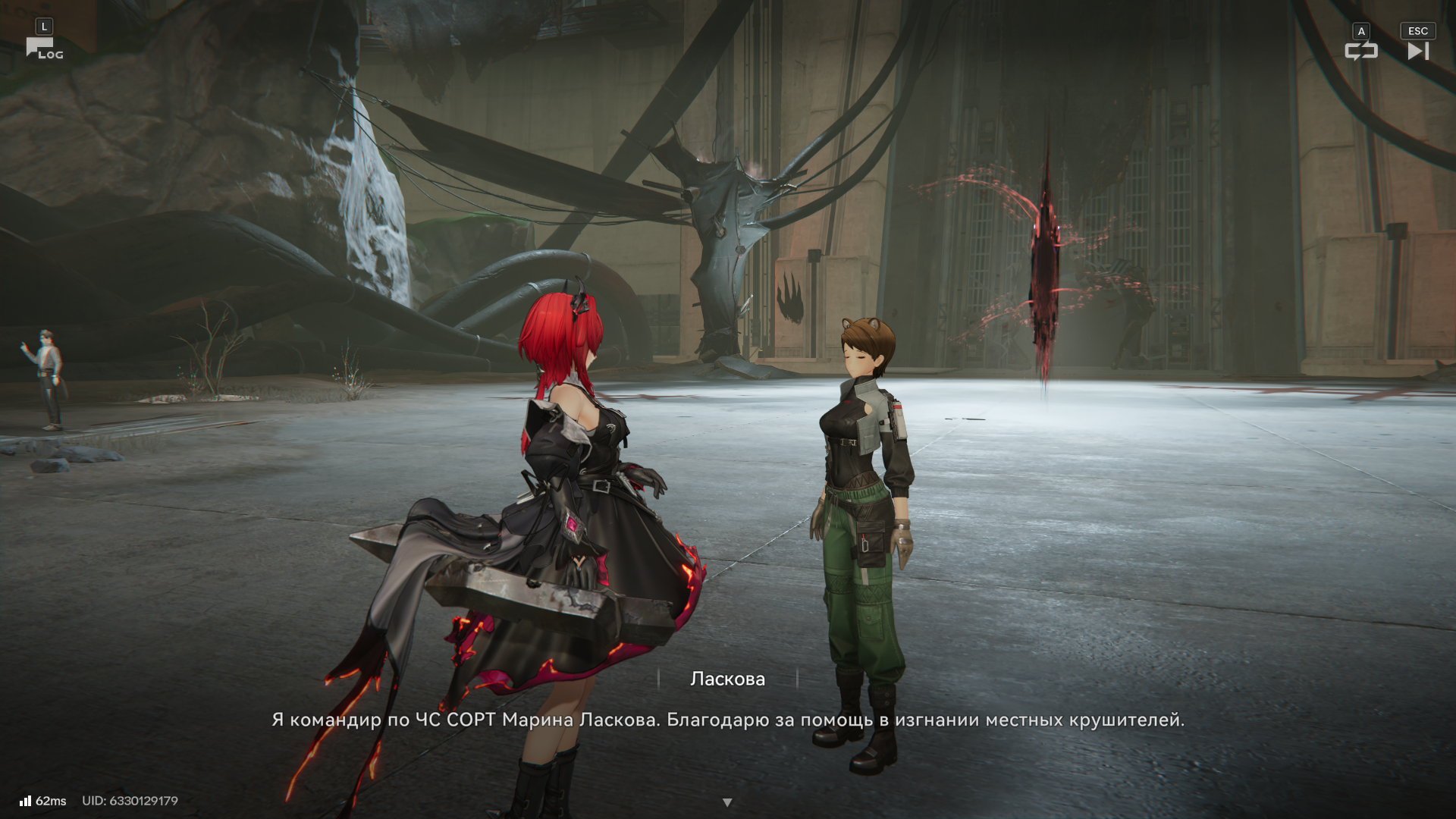Advance dialogue with the down arrow
The image size is (1456, 819).
pyautogui.click(x=727, y=802)
